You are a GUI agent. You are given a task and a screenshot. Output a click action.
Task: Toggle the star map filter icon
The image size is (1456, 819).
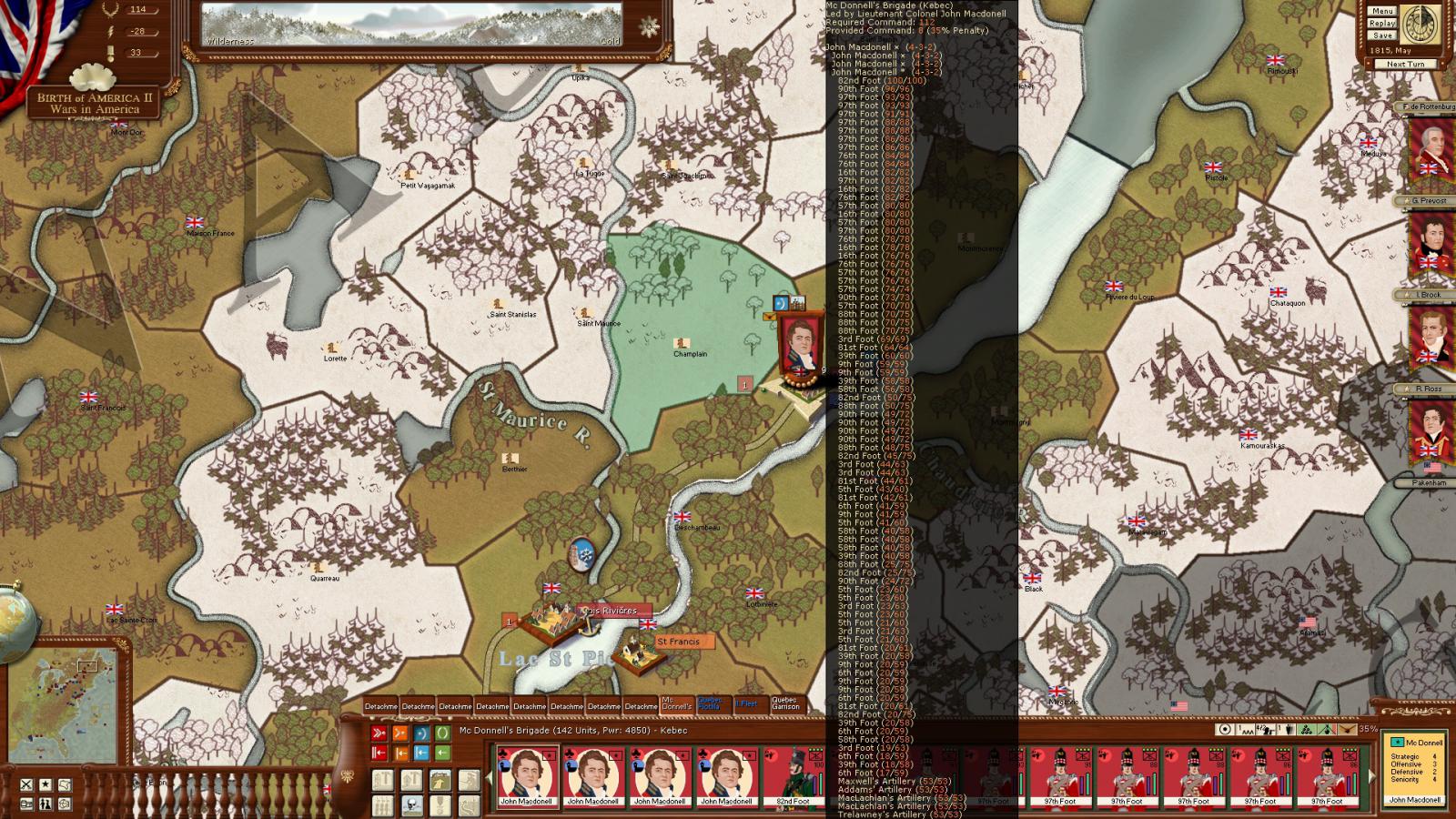45,784
